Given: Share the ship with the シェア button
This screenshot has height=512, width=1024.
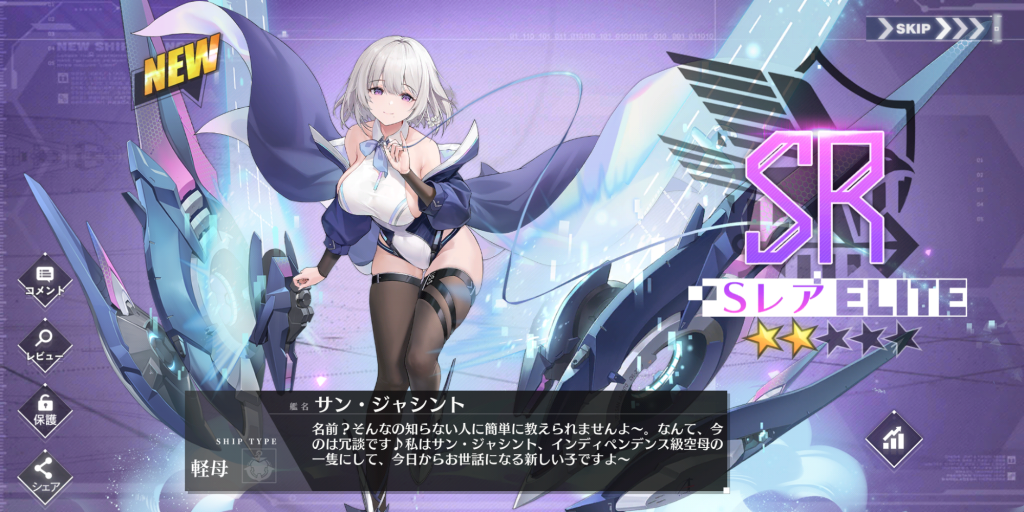Looking at the screenshot, I should pos(45,471).
